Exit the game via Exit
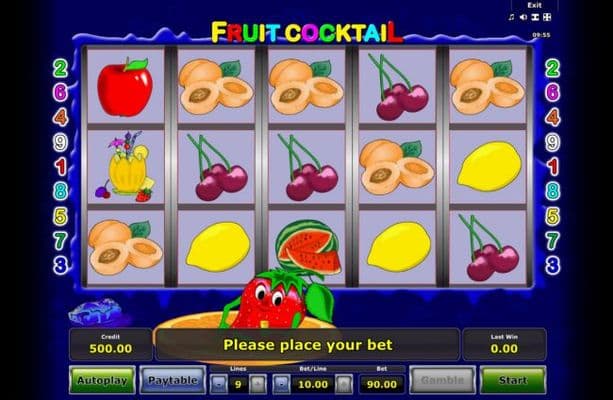The height and width of the screenshot is (400, 613). click(x=539, y=5)
